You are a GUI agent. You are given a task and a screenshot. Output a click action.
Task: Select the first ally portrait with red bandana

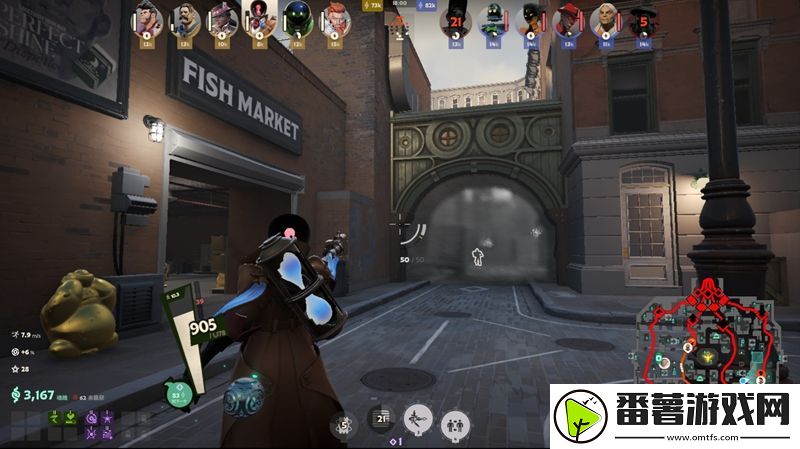coord(147,19)
